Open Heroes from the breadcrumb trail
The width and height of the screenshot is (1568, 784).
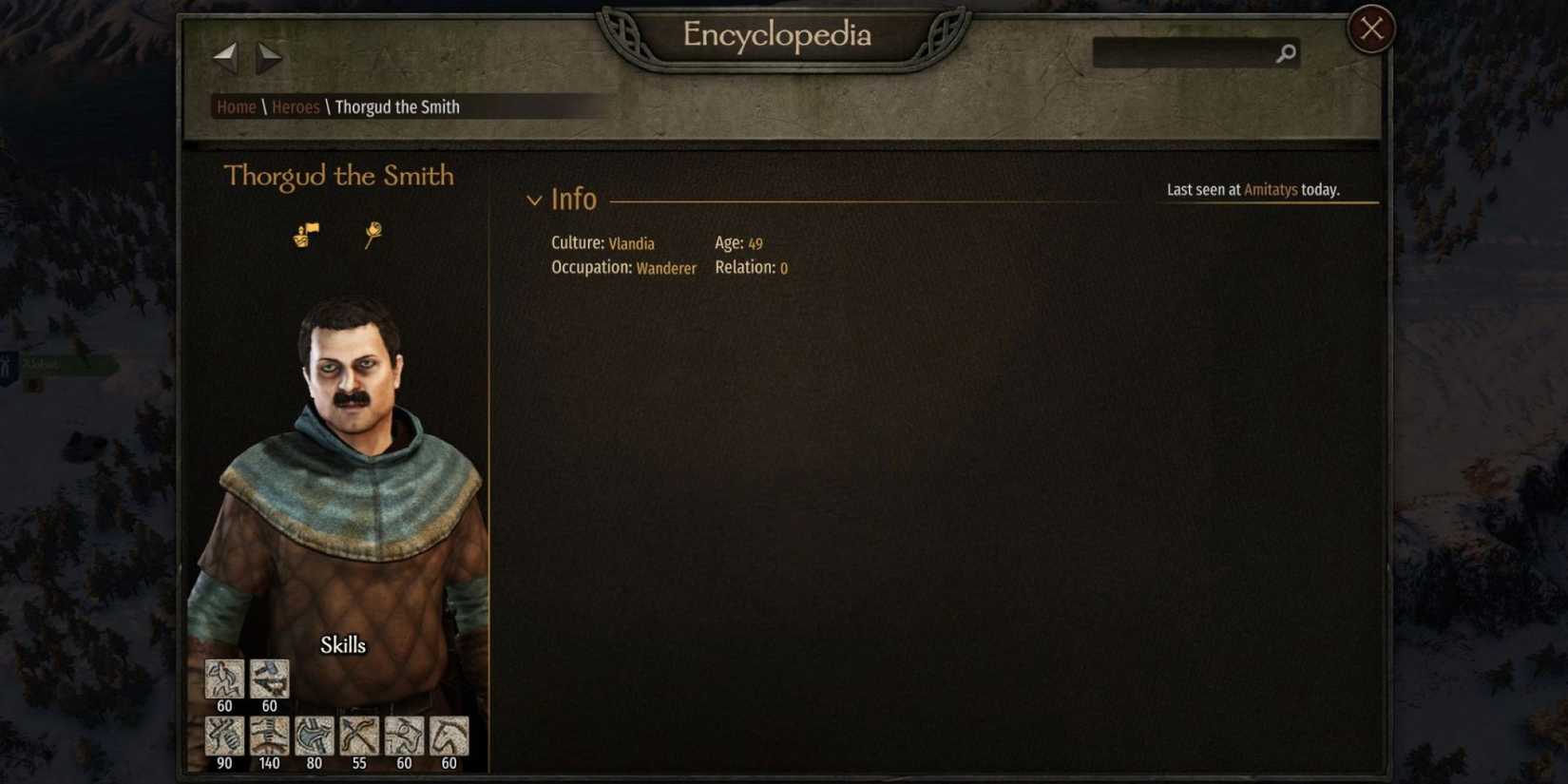coord(296,106)
